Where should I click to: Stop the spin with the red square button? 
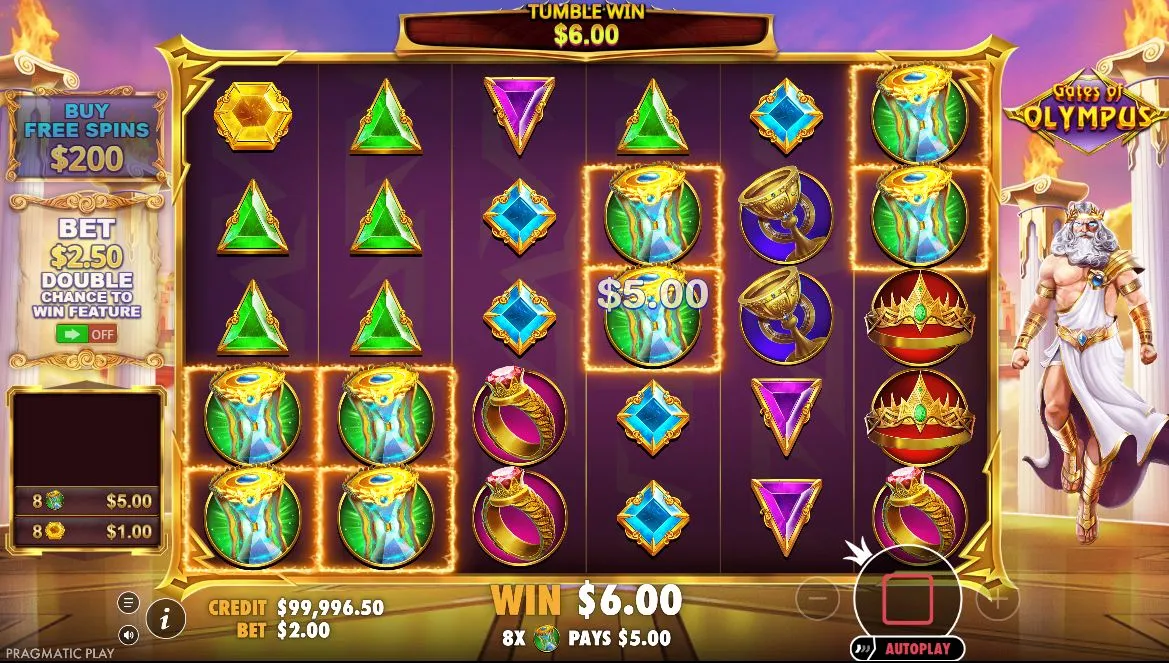coord(907,599)
